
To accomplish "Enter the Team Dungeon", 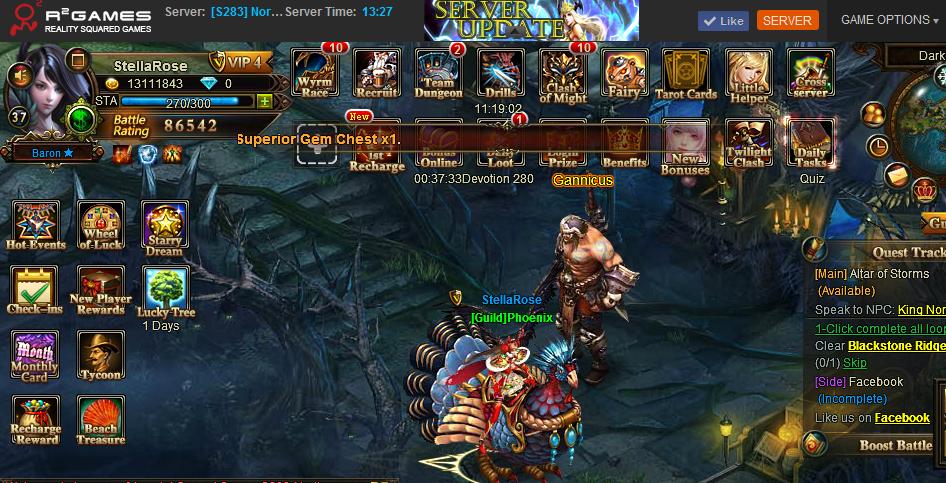I will tap(438, 73).
